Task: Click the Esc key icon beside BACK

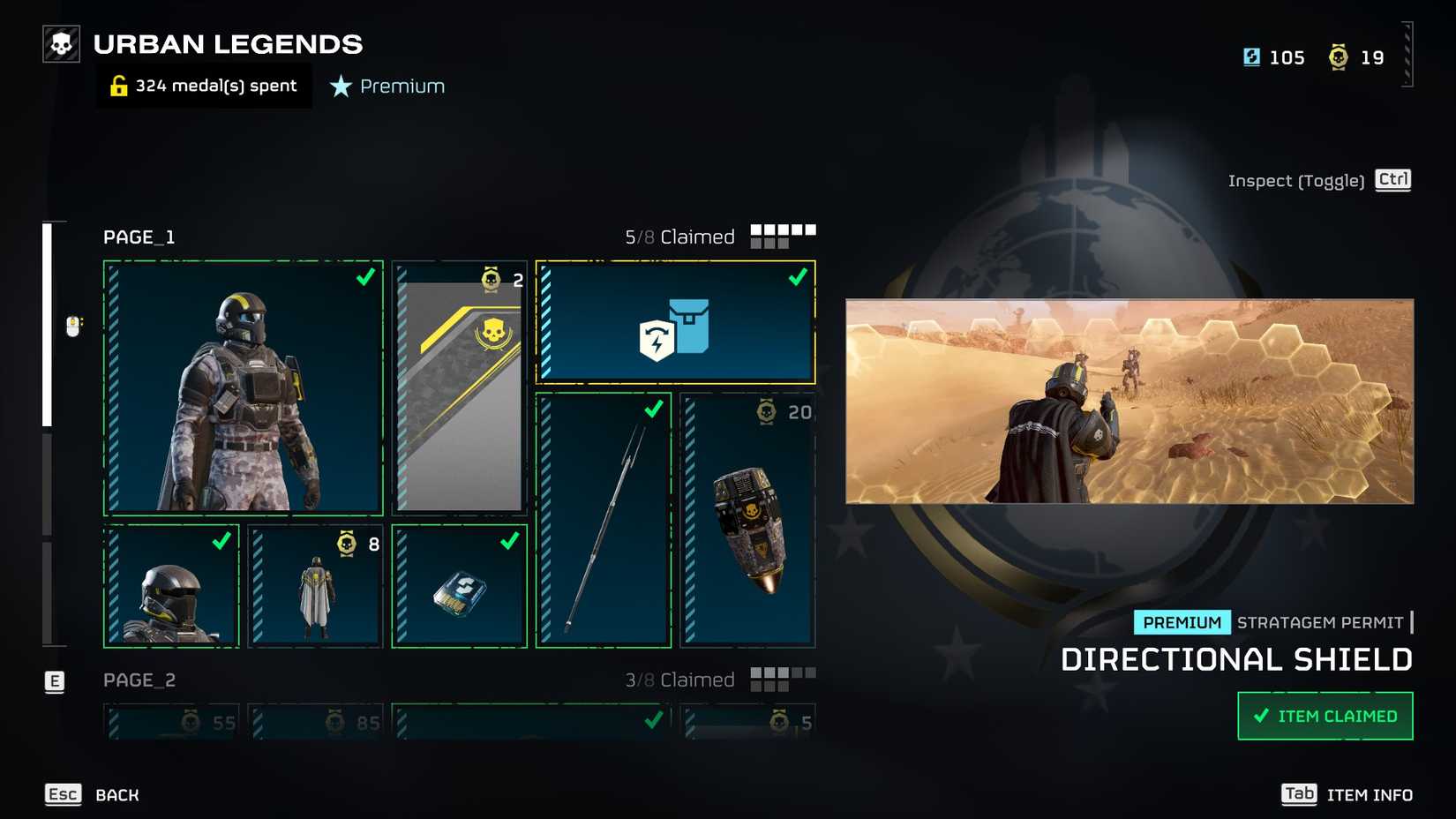Action: (62, 794)
